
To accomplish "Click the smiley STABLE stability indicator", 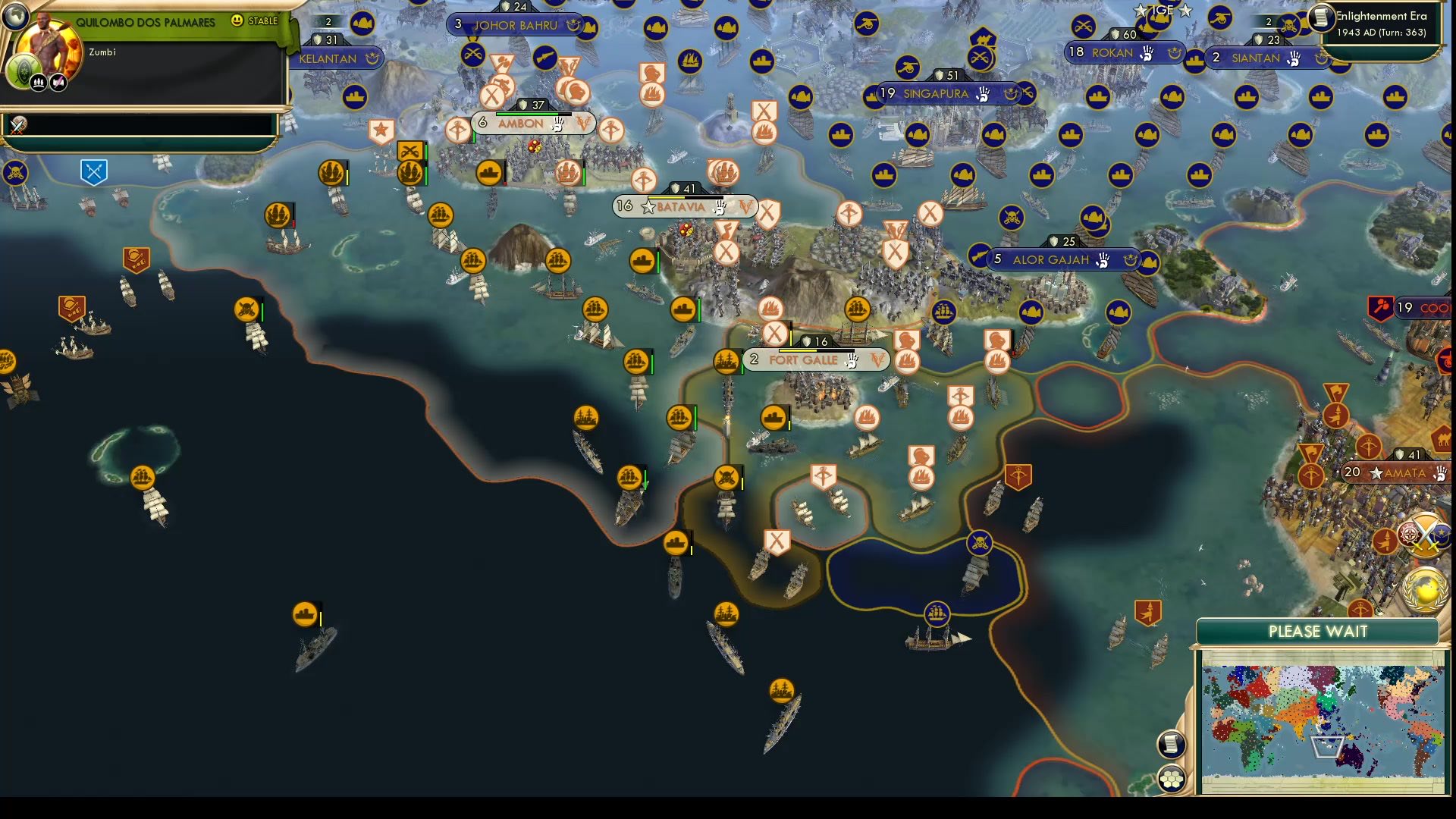I will 237,21.
